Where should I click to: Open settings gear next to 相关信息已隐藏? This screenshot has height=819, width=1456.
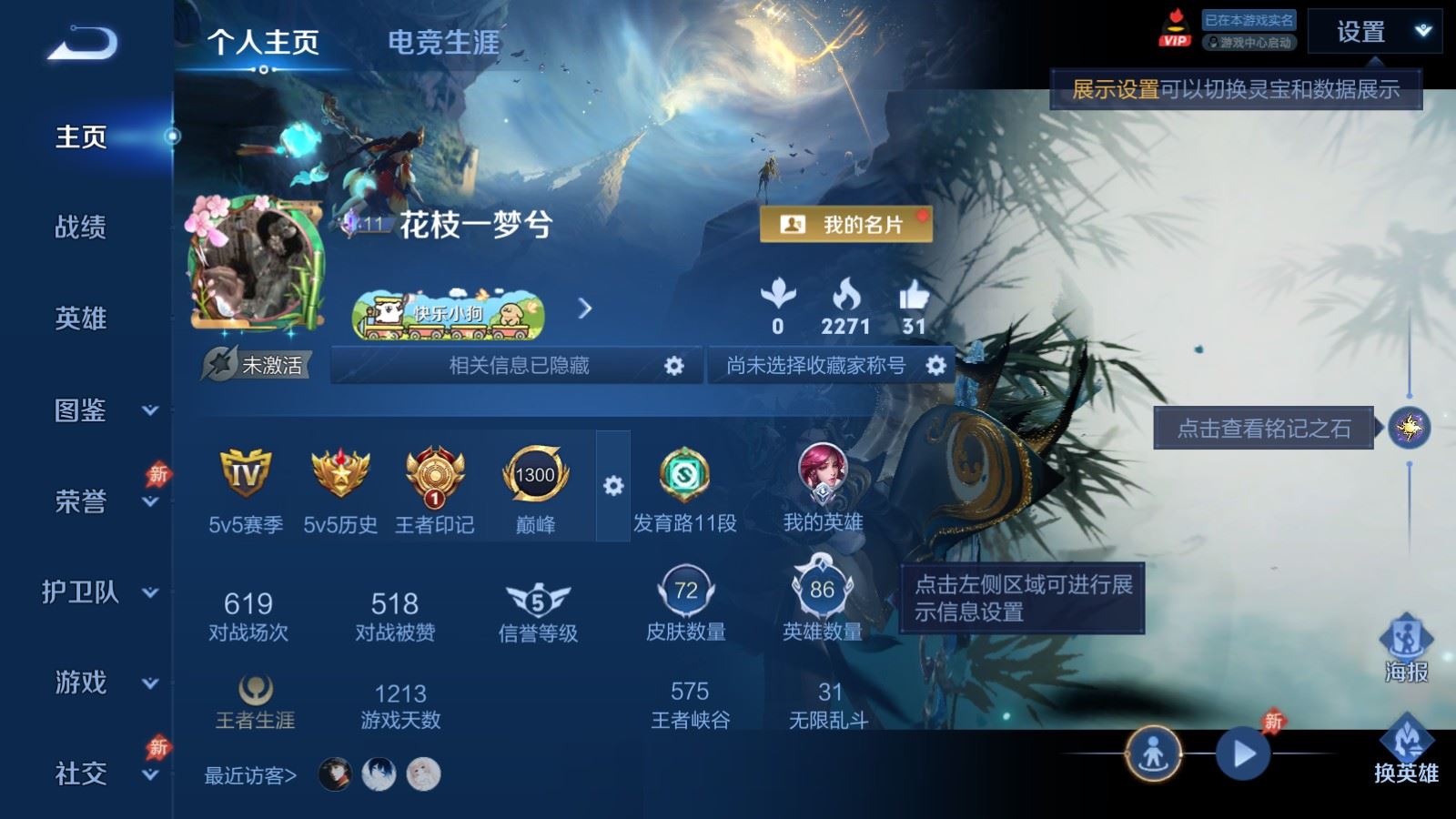[x=672, y=365]
